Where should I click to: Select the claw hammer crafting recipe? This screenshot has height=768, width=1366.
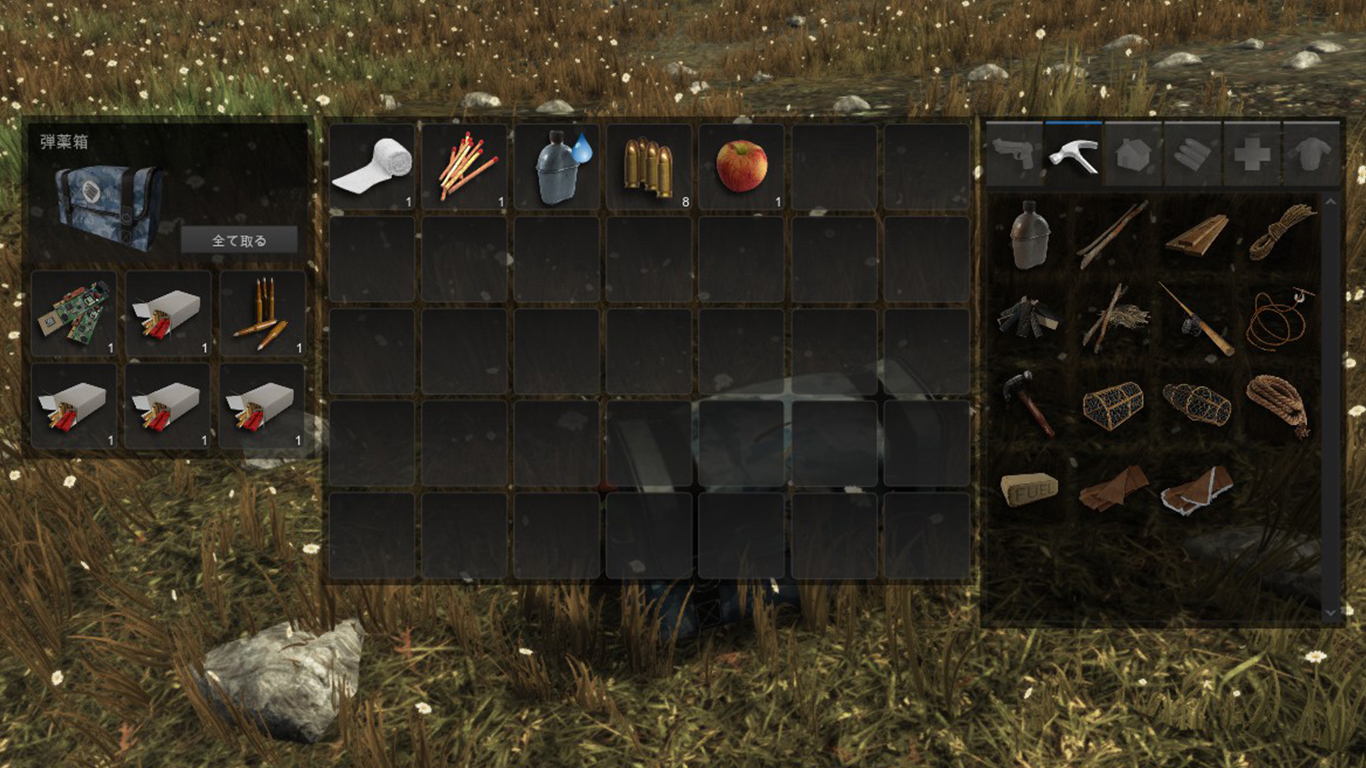[x=1028, y=404]
